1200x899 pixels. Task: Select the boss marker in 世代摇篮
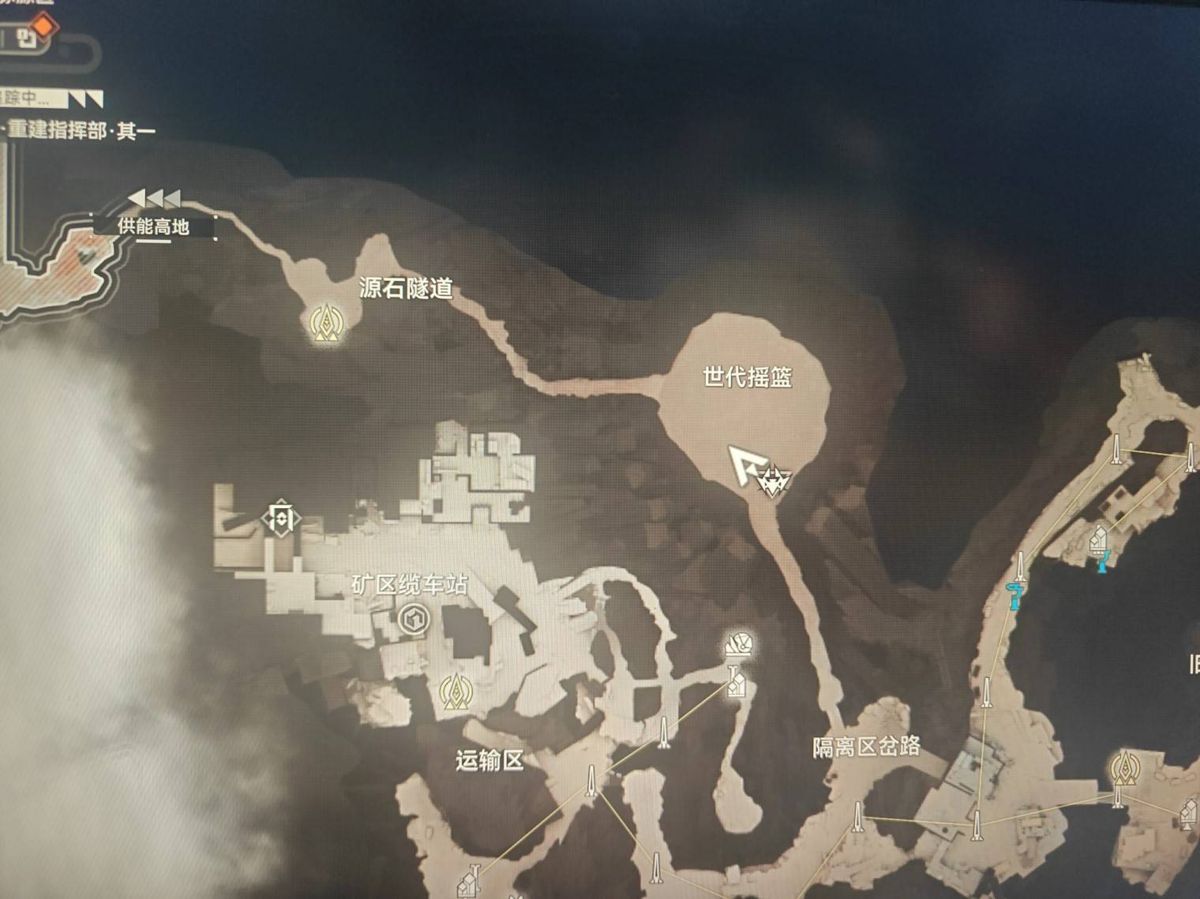(x=776, y=484)
